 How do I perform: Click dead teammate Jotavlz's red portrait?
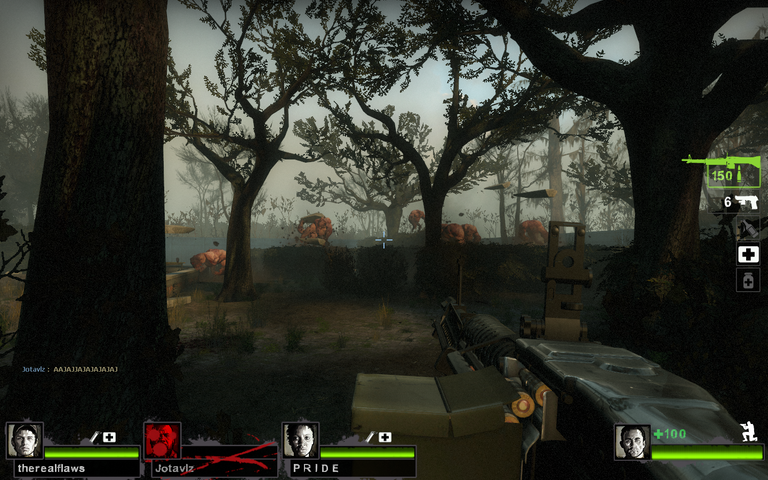coord(162,440)
